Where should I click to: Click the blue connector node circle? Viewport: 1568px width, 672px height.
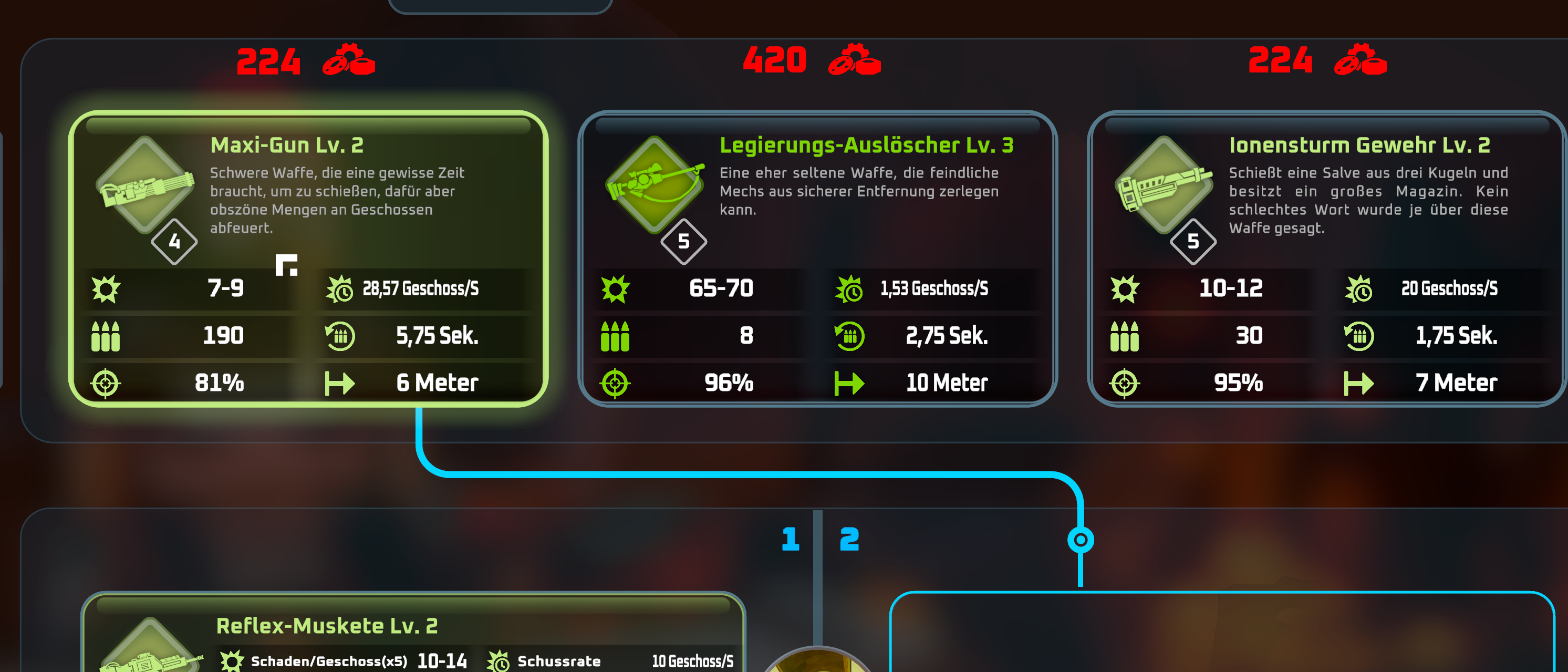(1081, 539)
